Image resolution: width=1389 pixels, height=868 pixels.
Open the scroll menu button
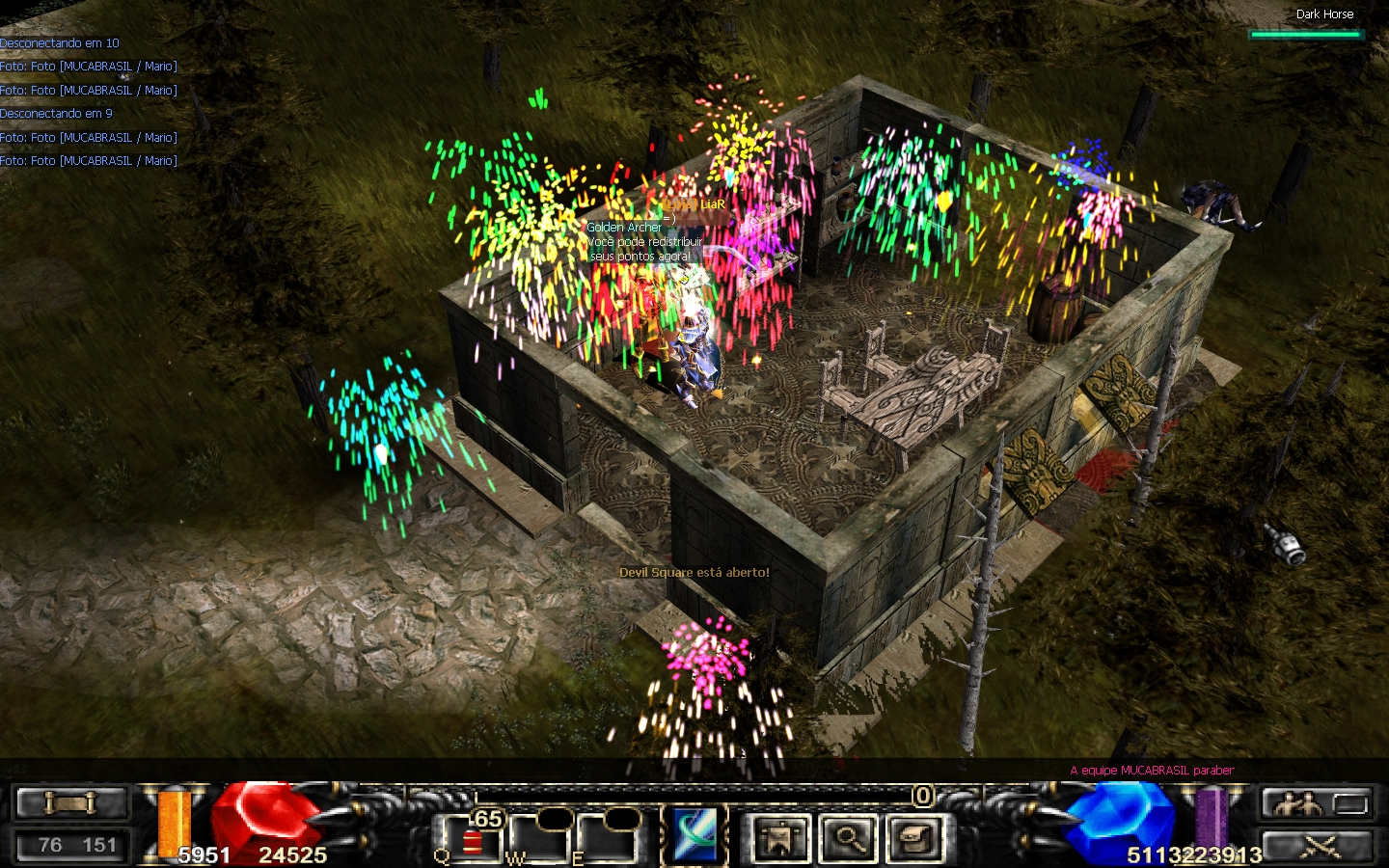[x=71, y=802]
